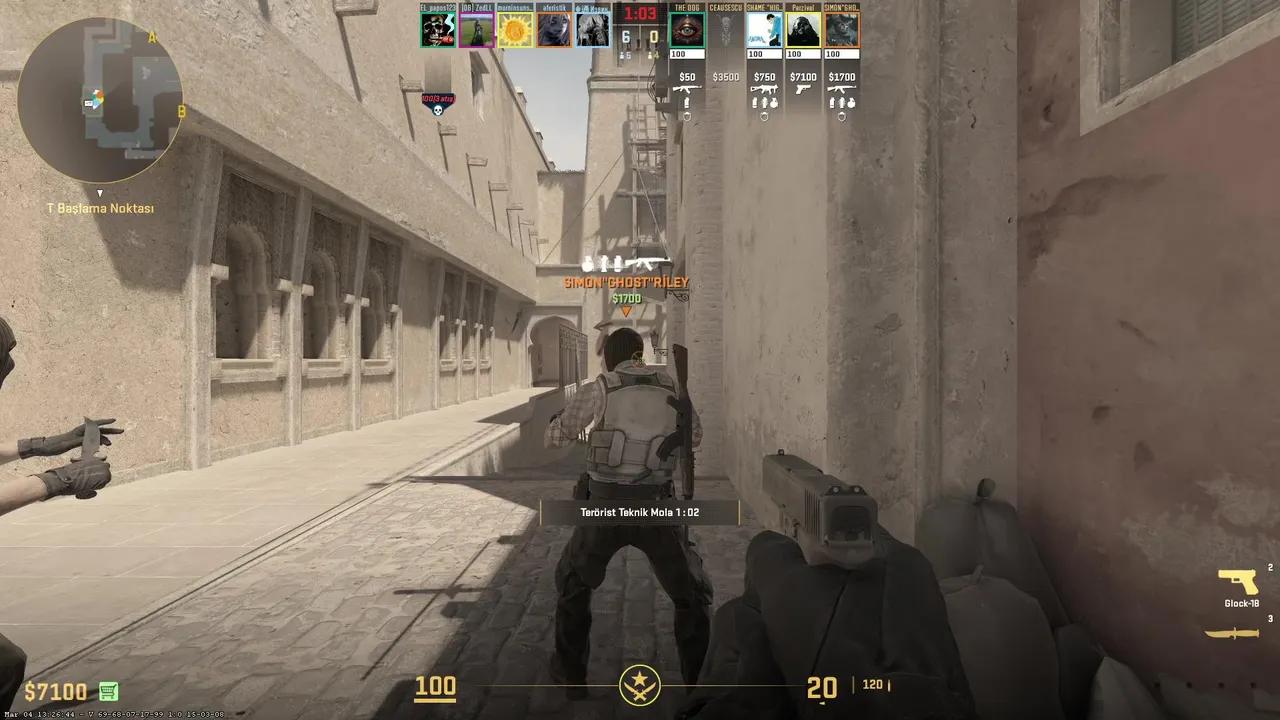Select SIMON"GHO... avatar in the top bar
Screen dimensions: 1280x720
(842, 30)
